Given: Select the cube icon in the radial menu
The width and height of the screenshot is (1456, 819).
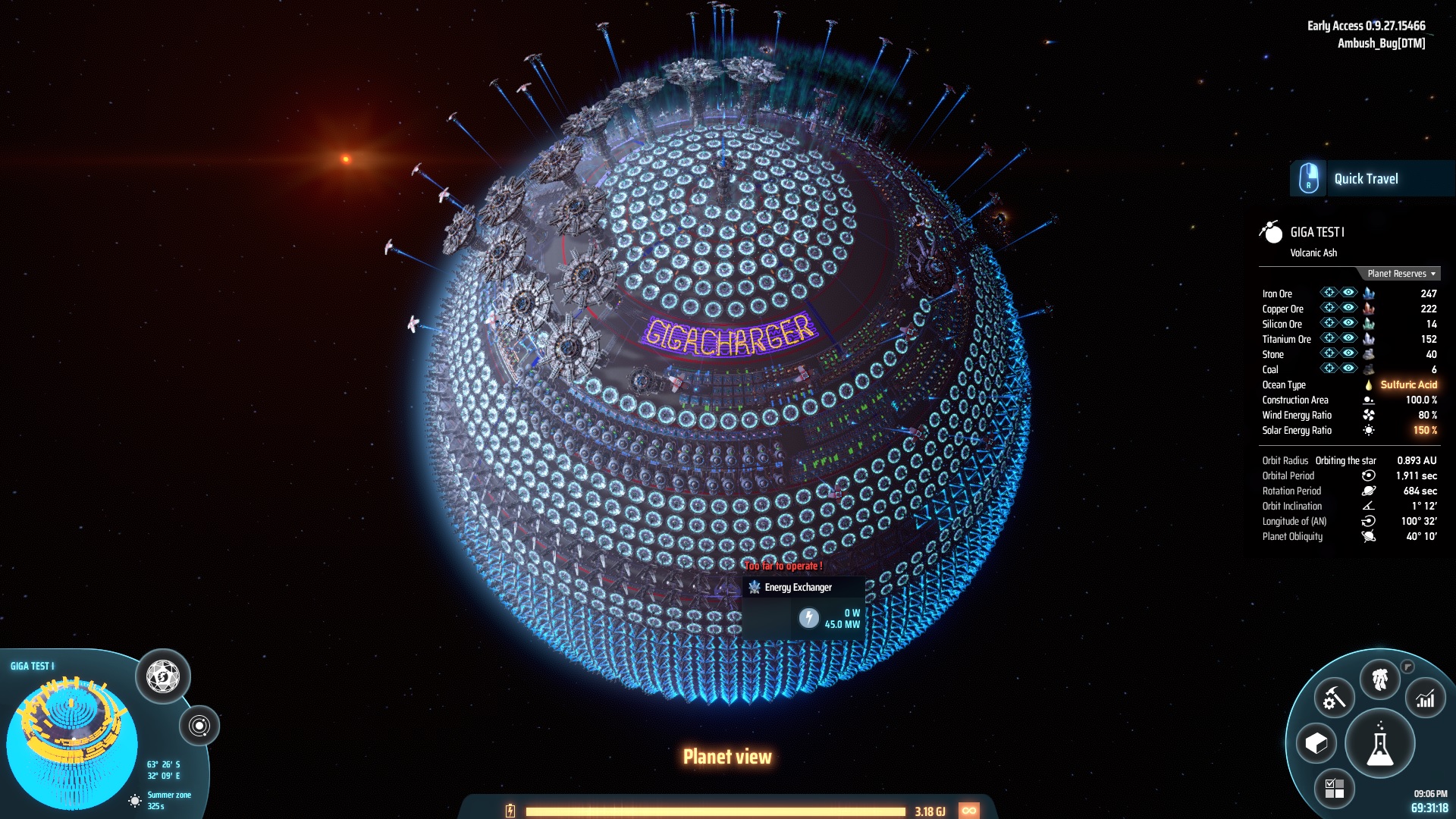Looking at the screenshot, I should pos(1316,744).
